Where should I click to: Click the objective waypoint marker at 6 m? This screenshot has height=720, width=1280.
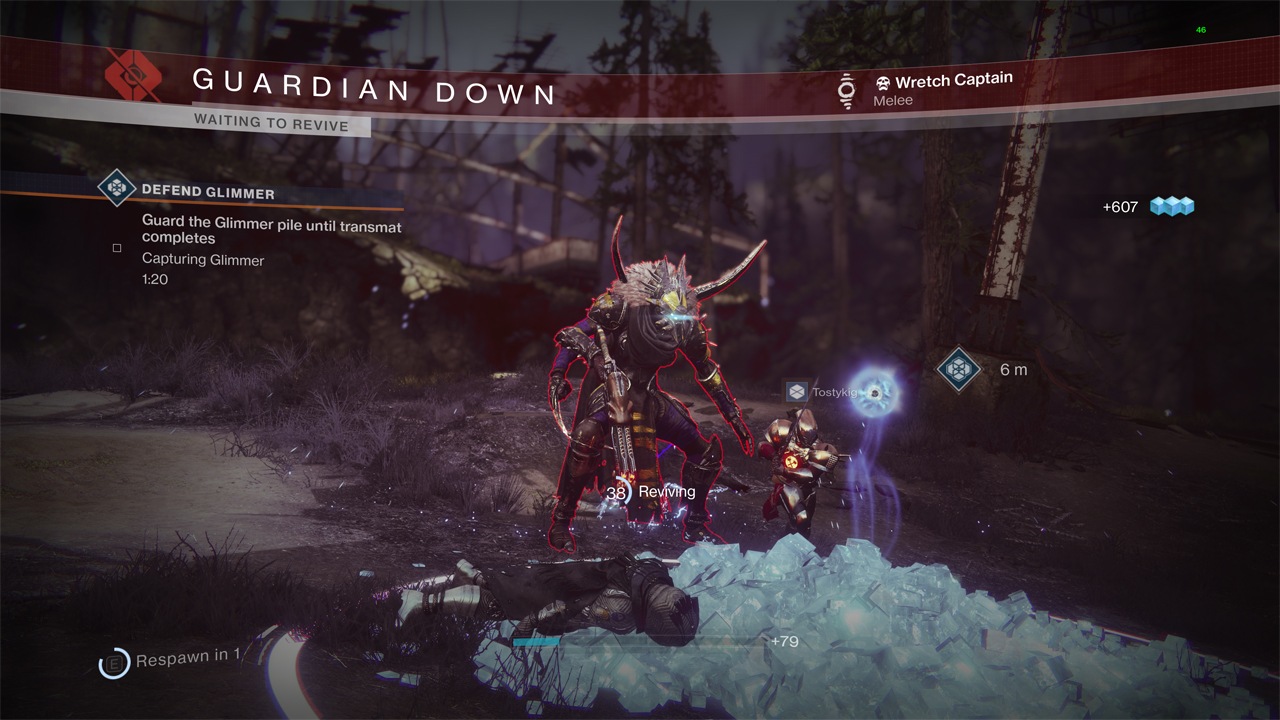click(x=958, y=370)
